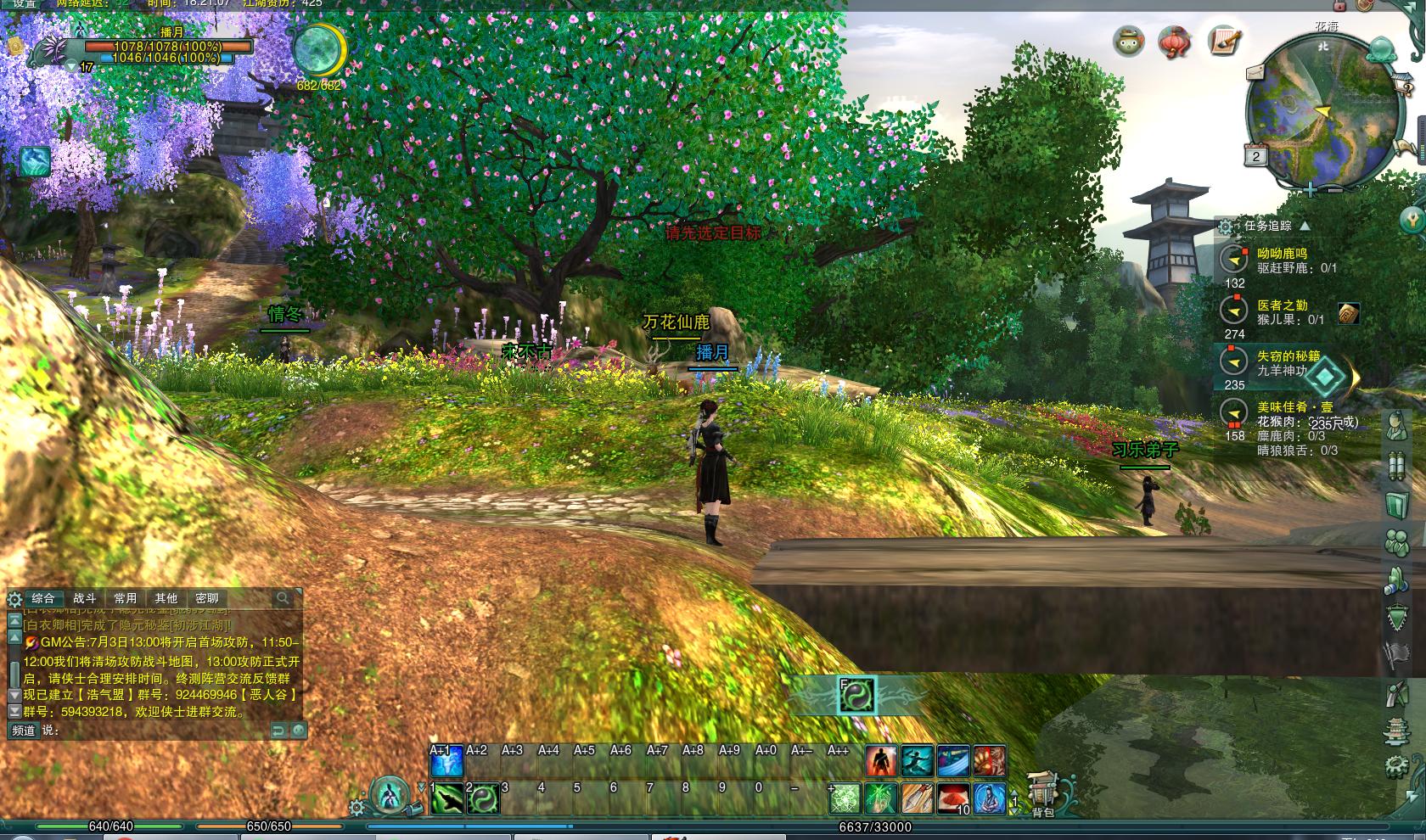
Task: Activate the green claw skill in slot 1
Action: click(x=447, y=799)
